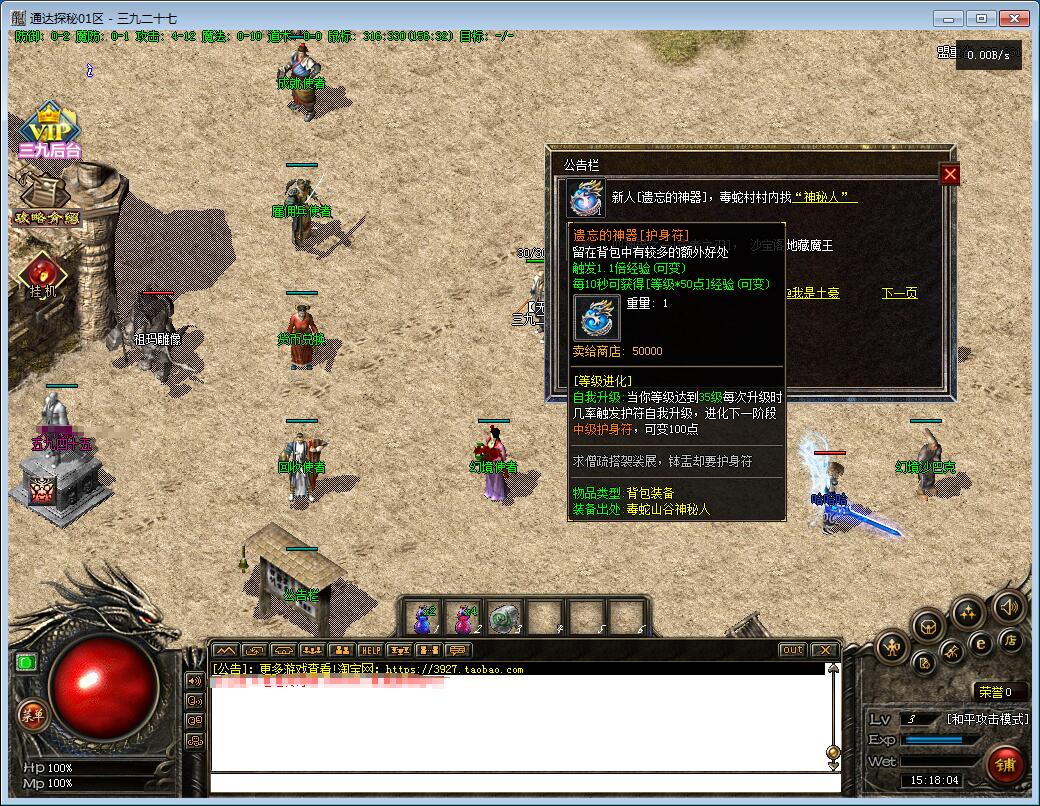The image size is (1040, 806).
Task: Close the game window
Action: tap(1013, 18)
